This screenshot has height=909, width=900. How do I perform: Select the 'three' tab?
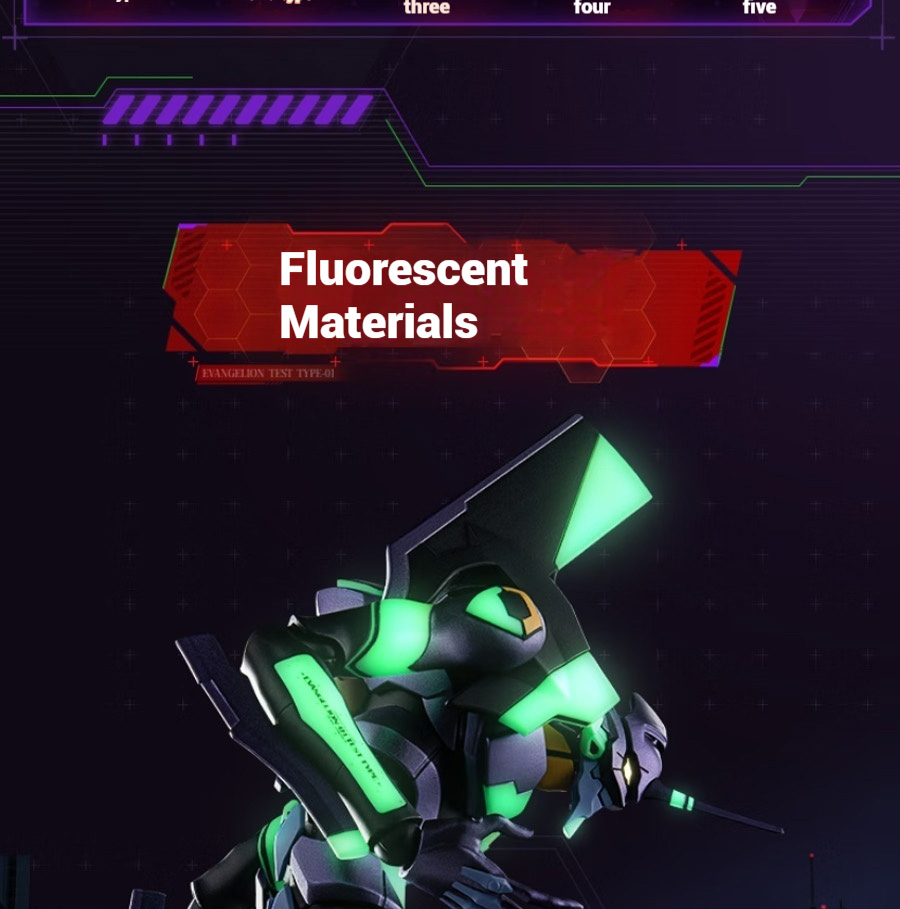point(427,8)
